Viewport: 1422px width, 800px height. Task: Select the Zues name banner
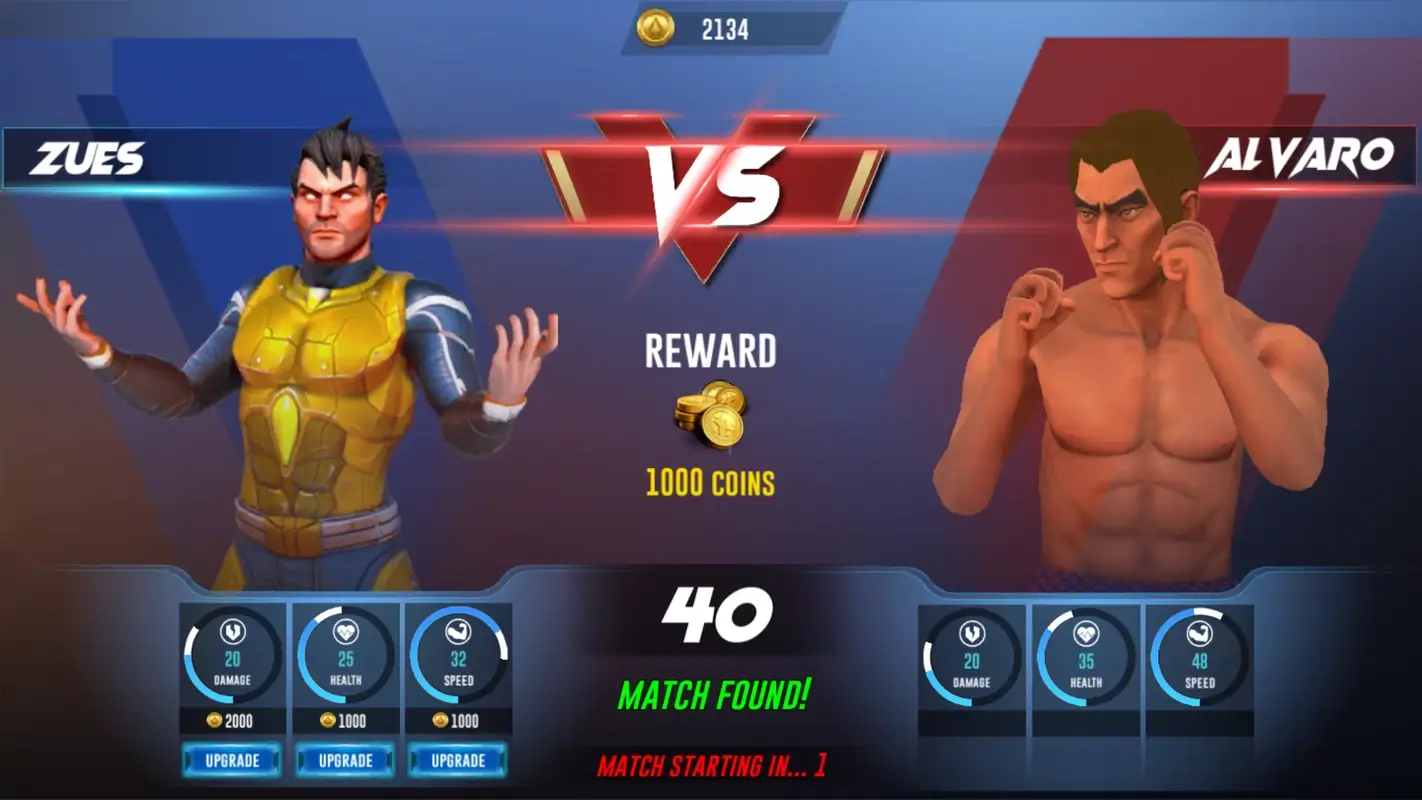coord(90,155)
